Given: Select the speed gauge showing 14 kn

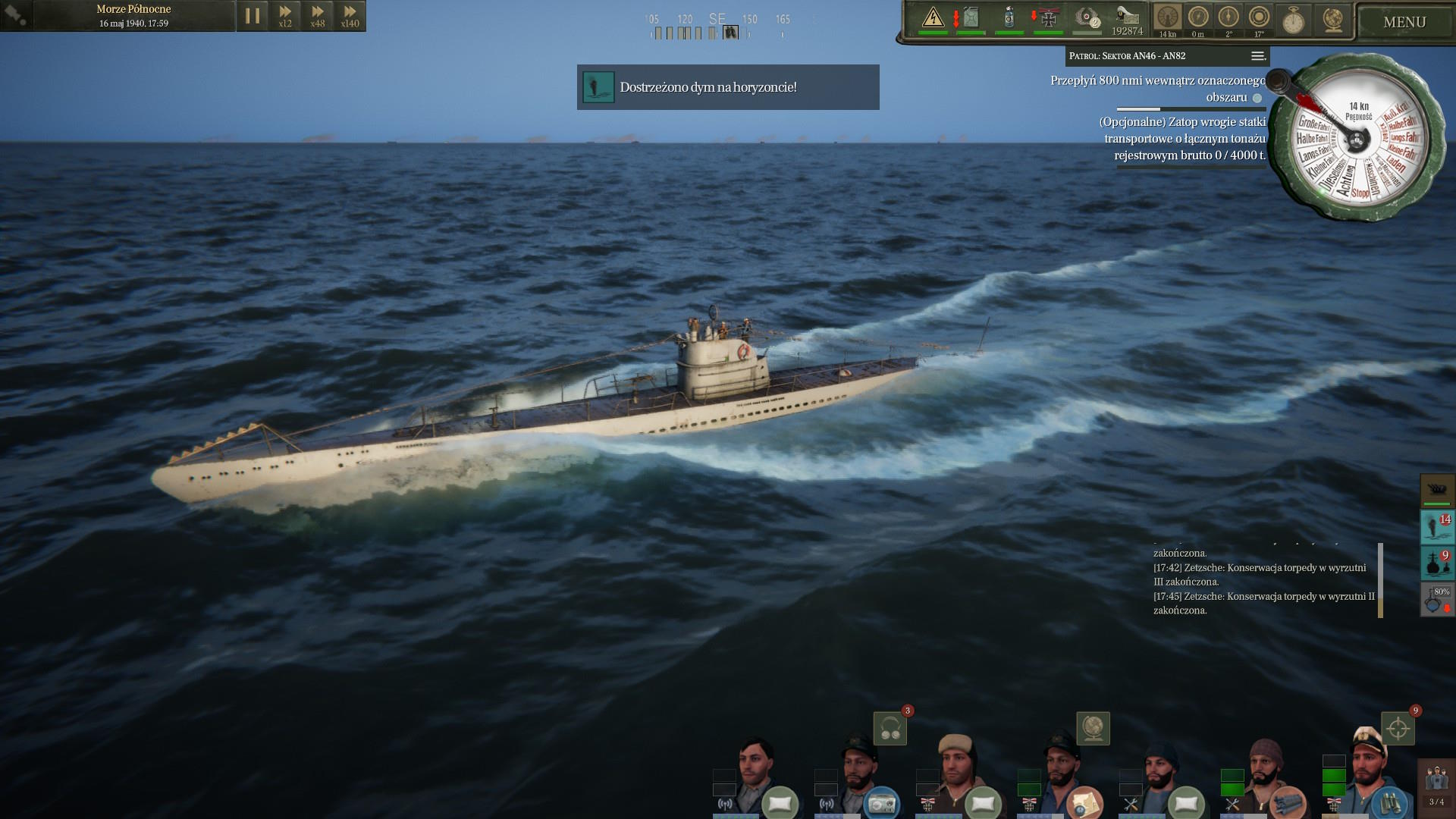Looking at the screenshot, I should 1167,19.
